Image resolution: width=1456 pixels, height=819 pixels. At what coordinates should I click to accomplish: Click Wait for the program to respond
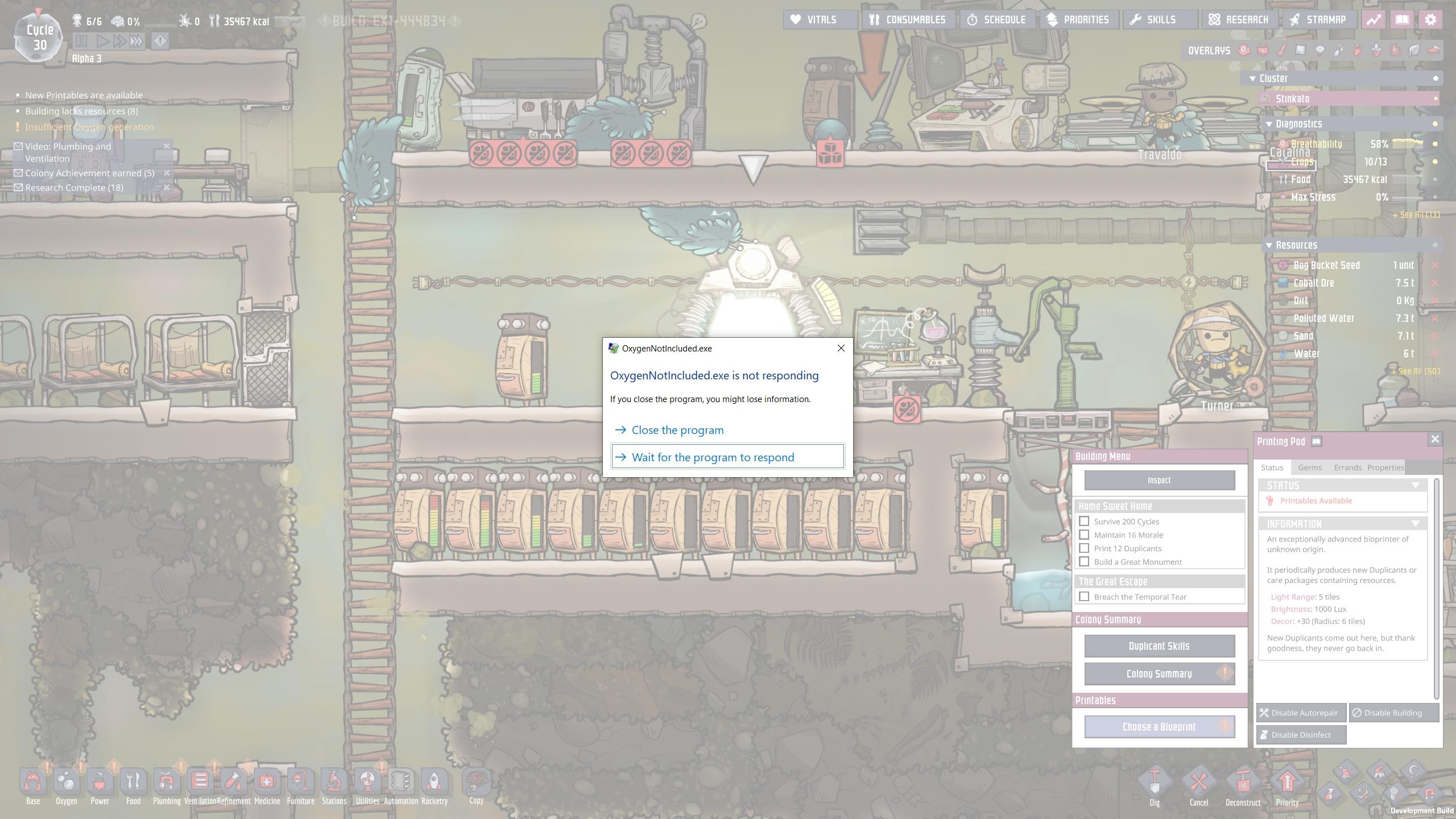pyautogui.click(x=713, y=457)
